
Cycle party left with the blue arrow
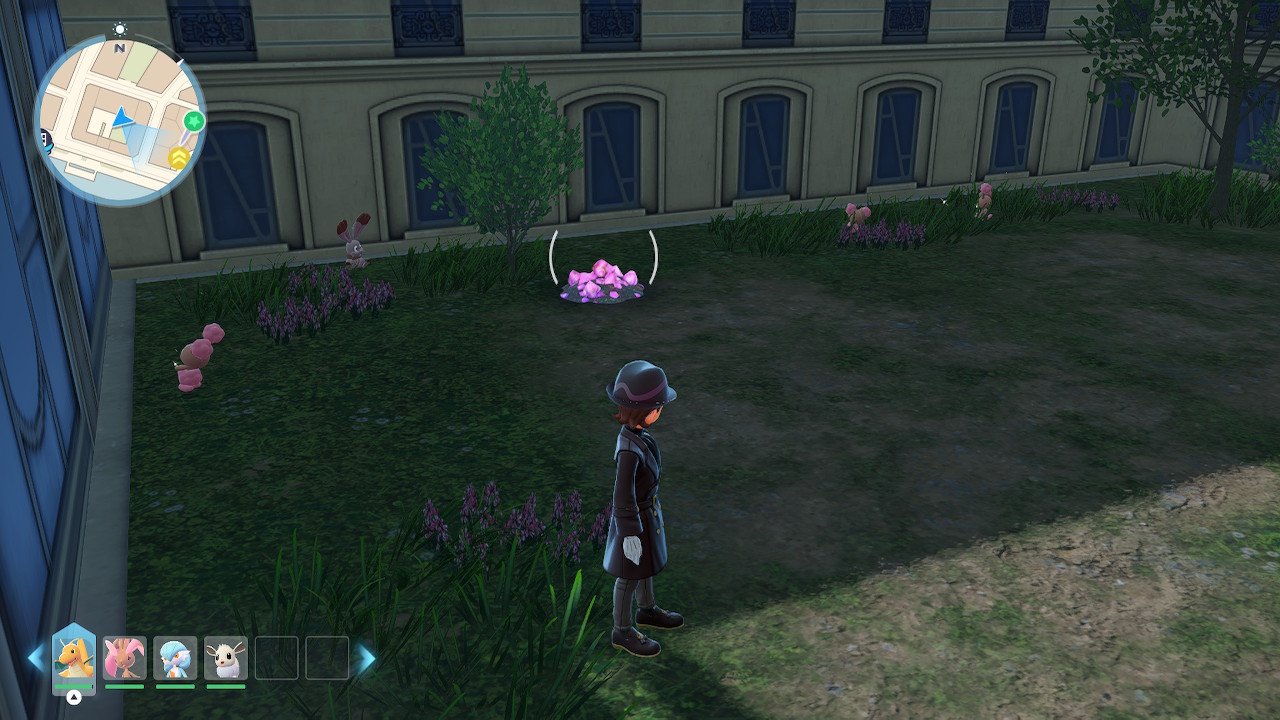click(36, 658)
